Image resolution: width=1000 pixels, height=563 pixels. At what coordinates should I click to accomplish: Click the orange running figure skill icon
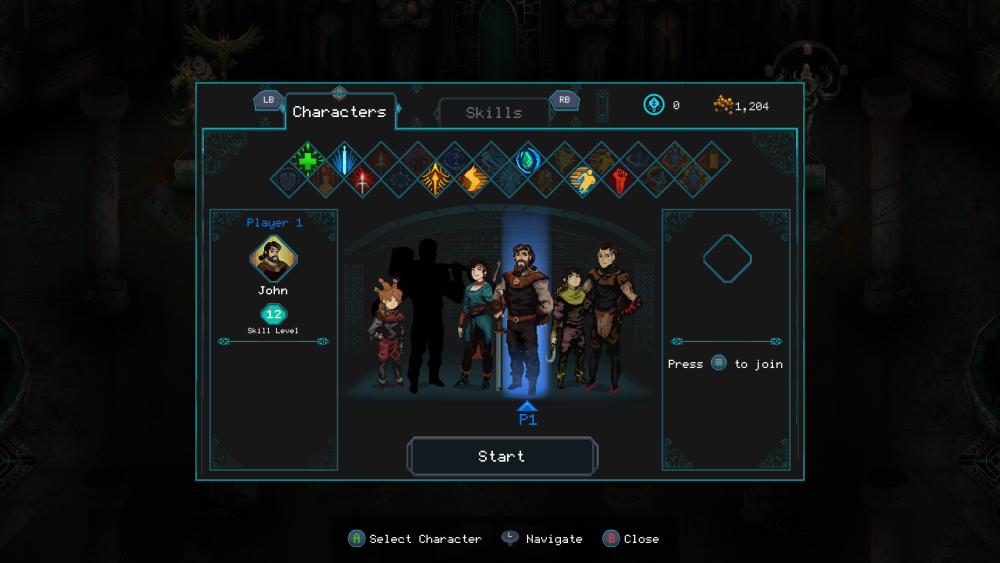(x=583, y=180)
